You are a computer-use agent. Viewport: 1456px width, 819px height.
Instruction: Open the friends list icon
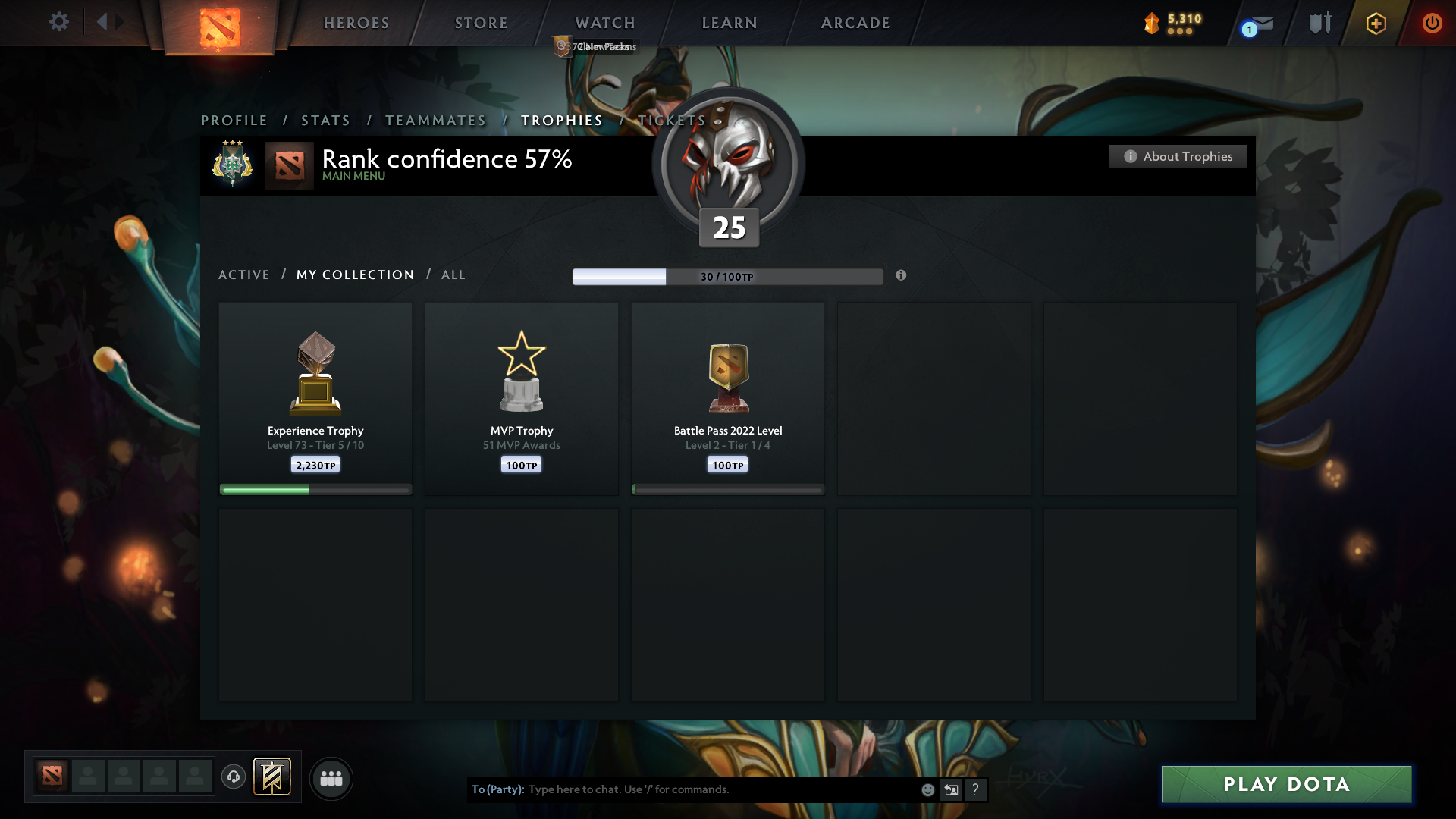(331, 778)
